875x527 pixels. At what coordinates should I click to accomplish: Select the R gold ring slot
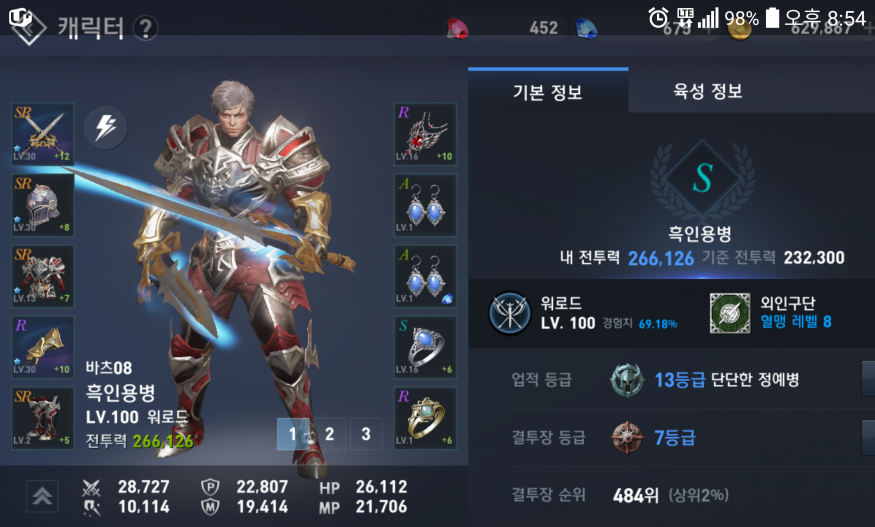coord(425,417)
